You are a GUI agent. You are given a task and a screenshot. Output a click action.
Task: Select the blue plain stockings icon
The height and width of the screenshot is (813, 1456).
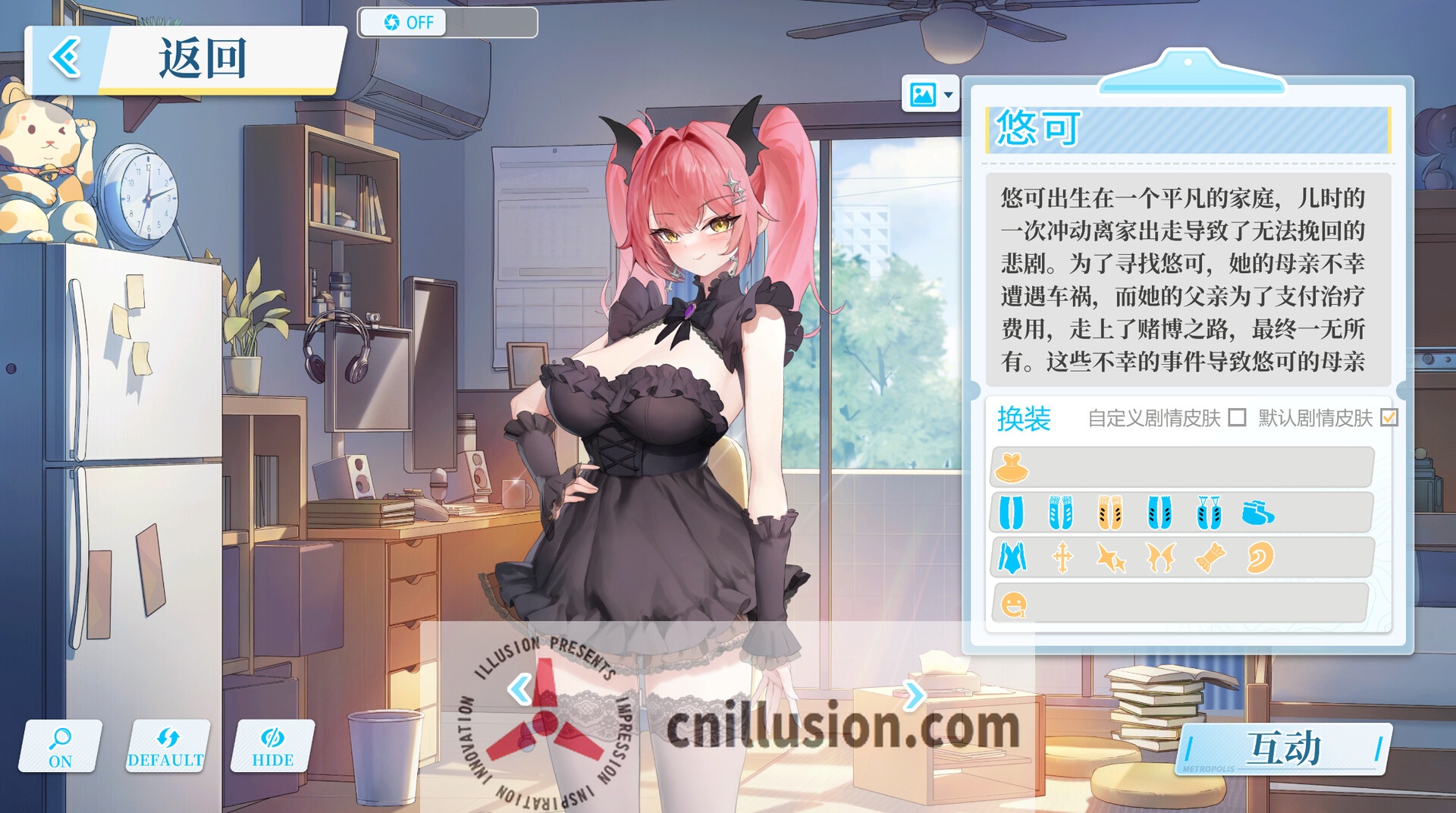[1012, 513]
